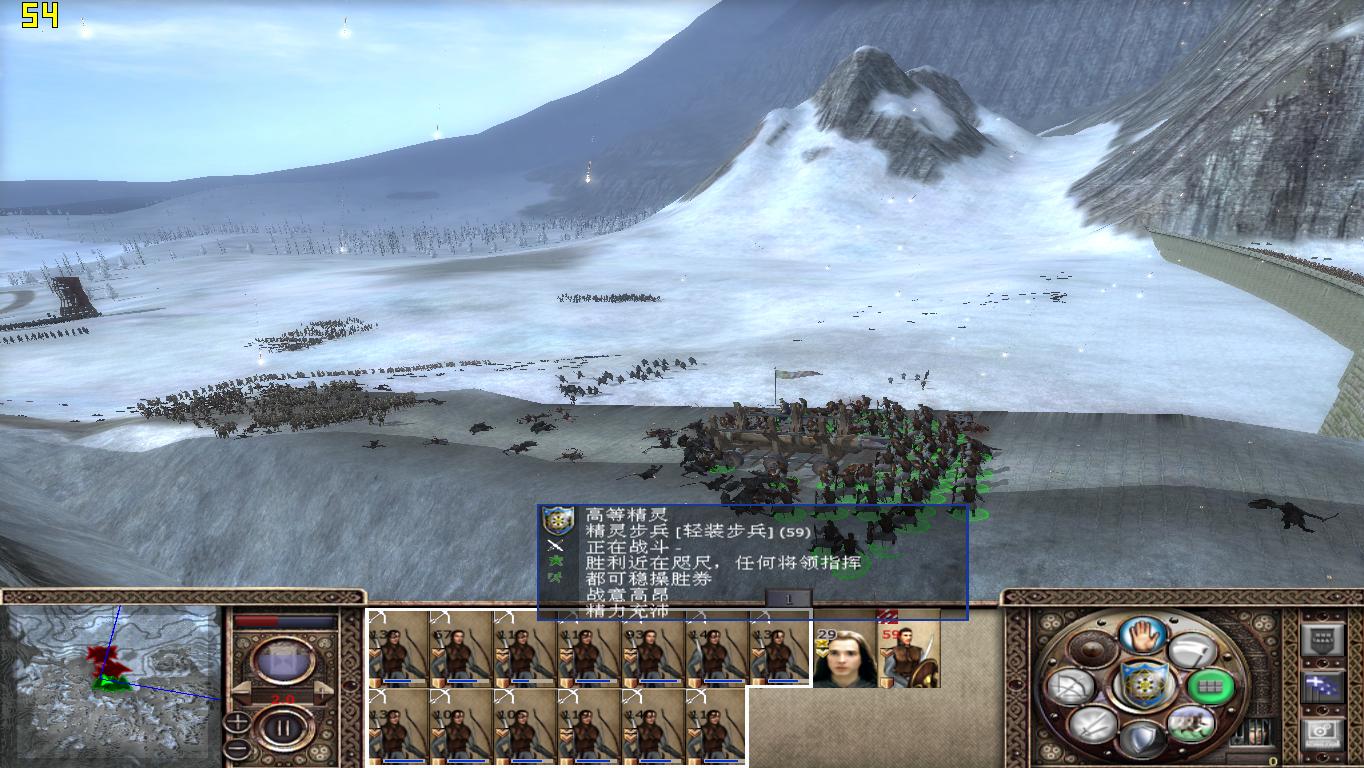The width and height of the screenshot is (1364, 768).
Task: Increase battle speed with right arrow
Action: point(325,690)
